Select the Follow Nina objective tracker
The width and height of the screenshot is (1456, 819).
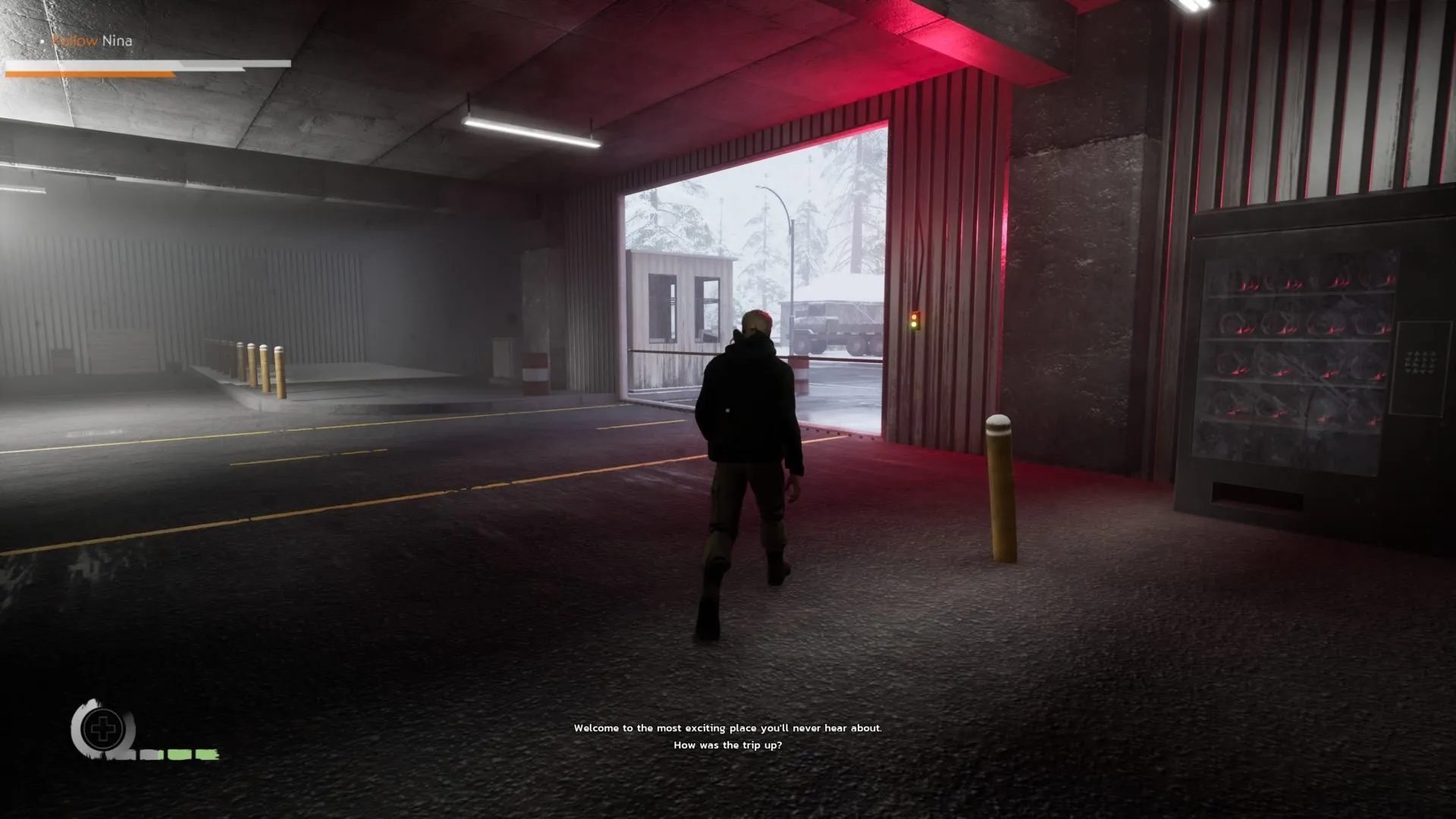(x=92, y=41)
